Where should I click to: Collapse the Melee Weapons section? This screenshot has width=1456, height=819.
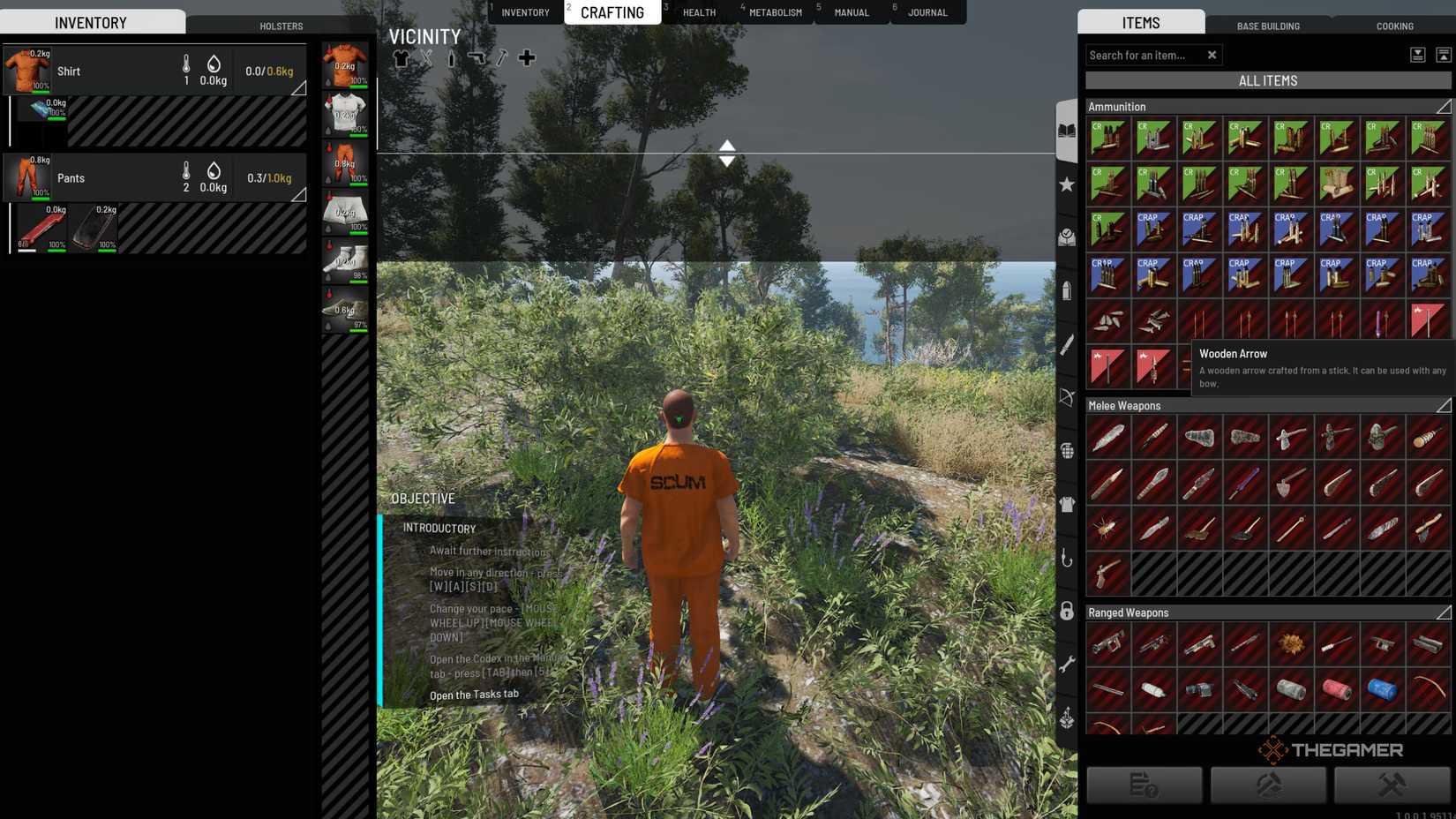pyautogui.click(x=1445, y=405)
